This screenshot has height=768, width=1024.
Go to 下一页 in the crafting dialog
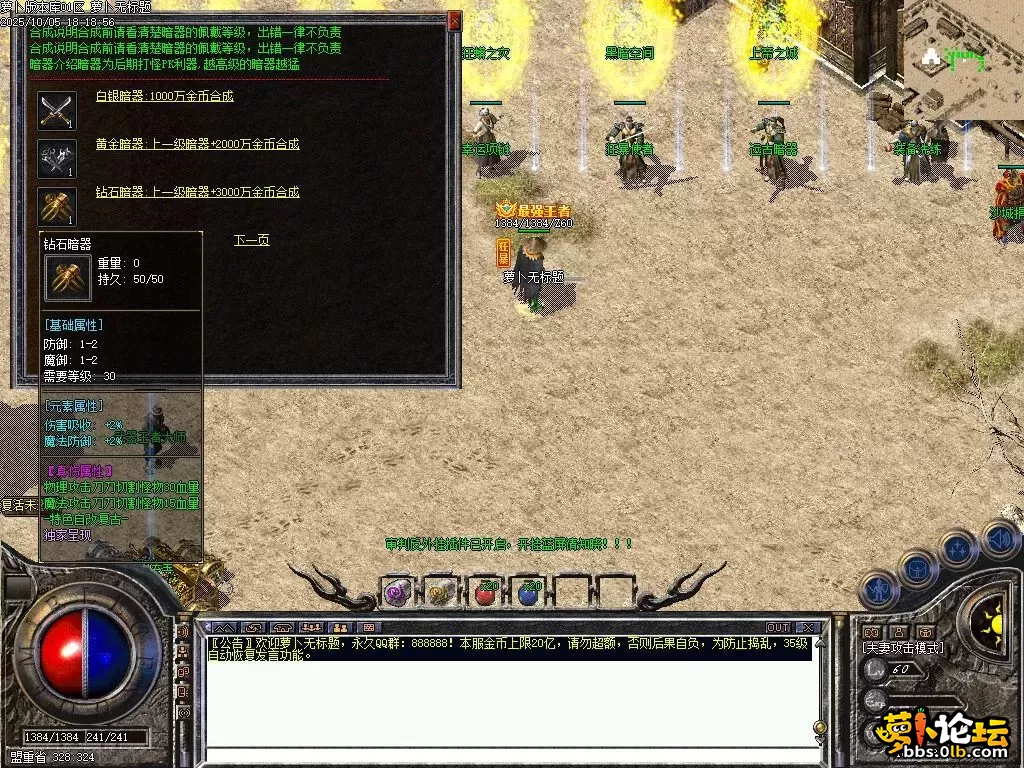click(x=251, y=240)
